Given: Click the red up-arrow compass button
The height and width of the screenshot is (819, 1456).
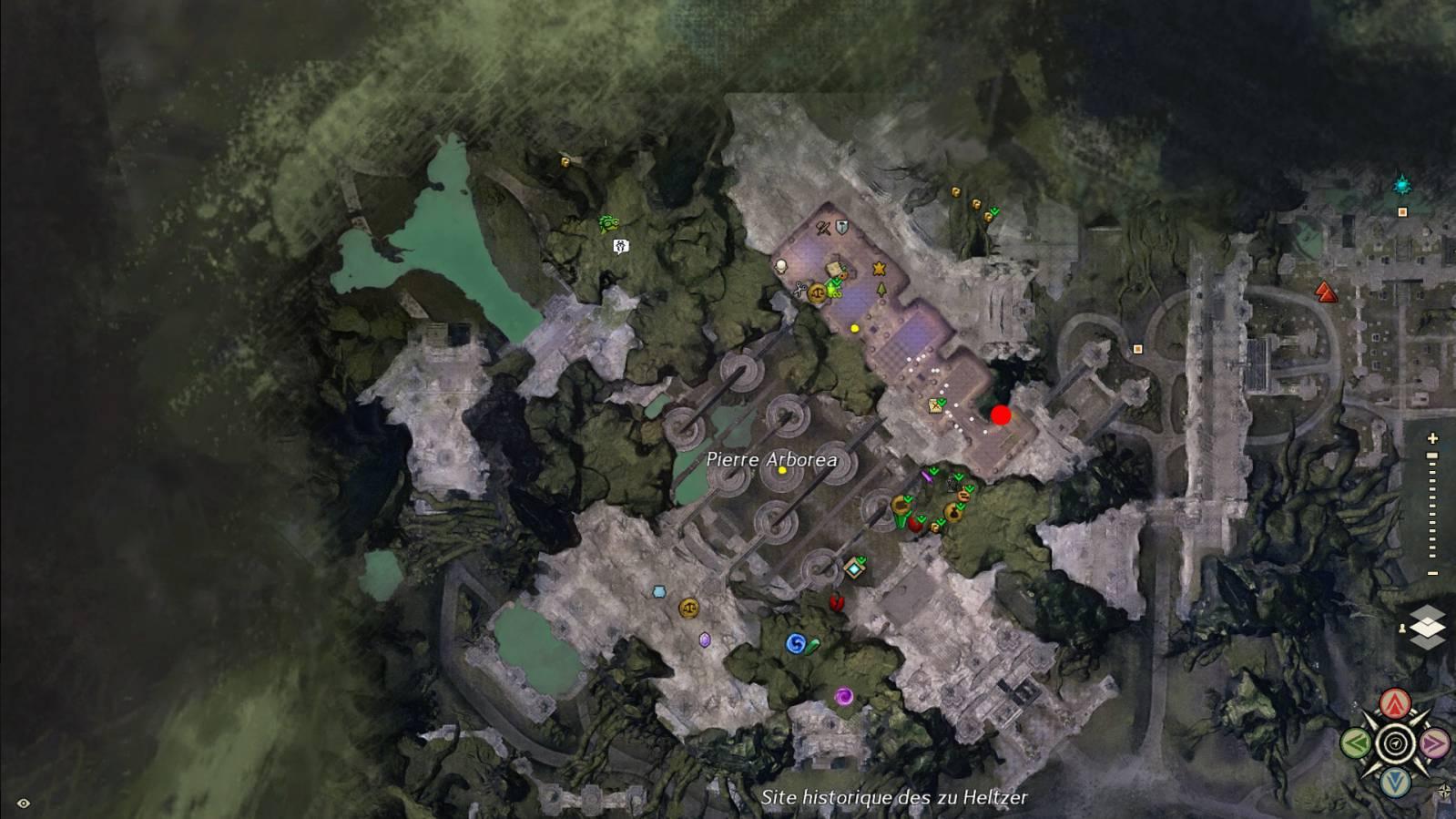Looking at the screenshot, I should point(1394,702).
